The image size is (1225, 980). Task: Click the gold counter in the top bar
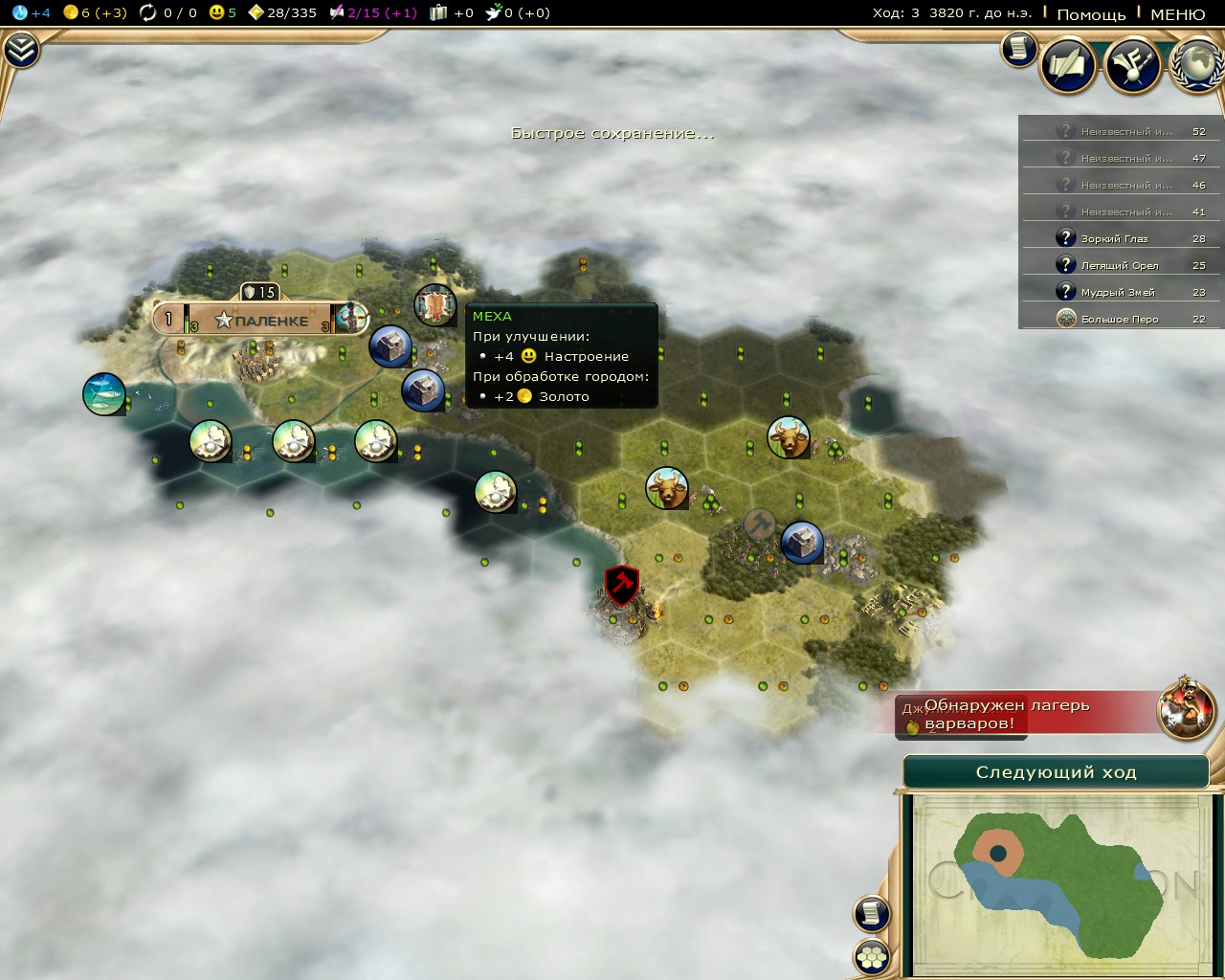click(x=95, y=12)
